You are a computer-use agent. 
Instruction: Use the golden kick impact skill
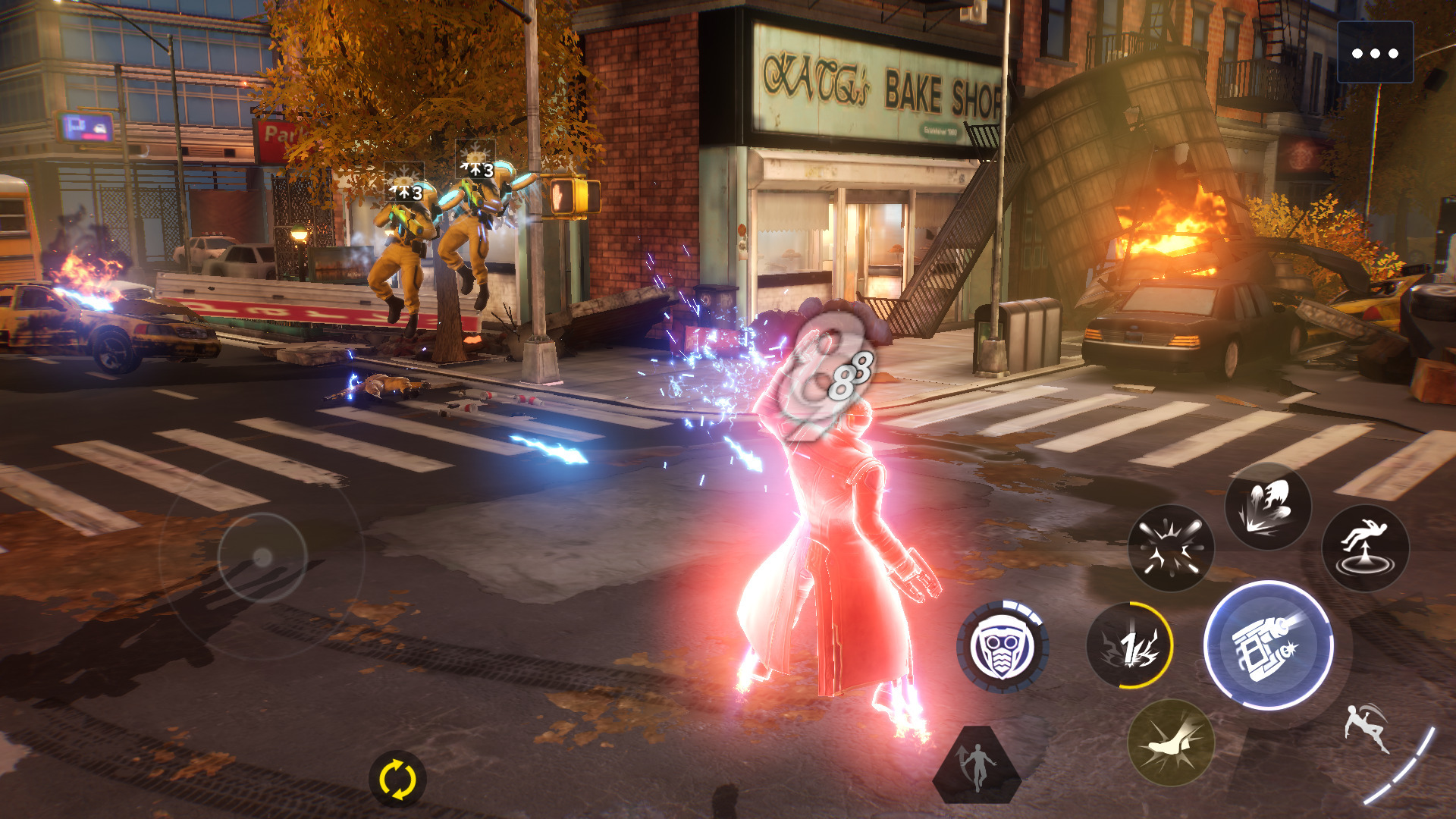click(x=1171, y=743)
